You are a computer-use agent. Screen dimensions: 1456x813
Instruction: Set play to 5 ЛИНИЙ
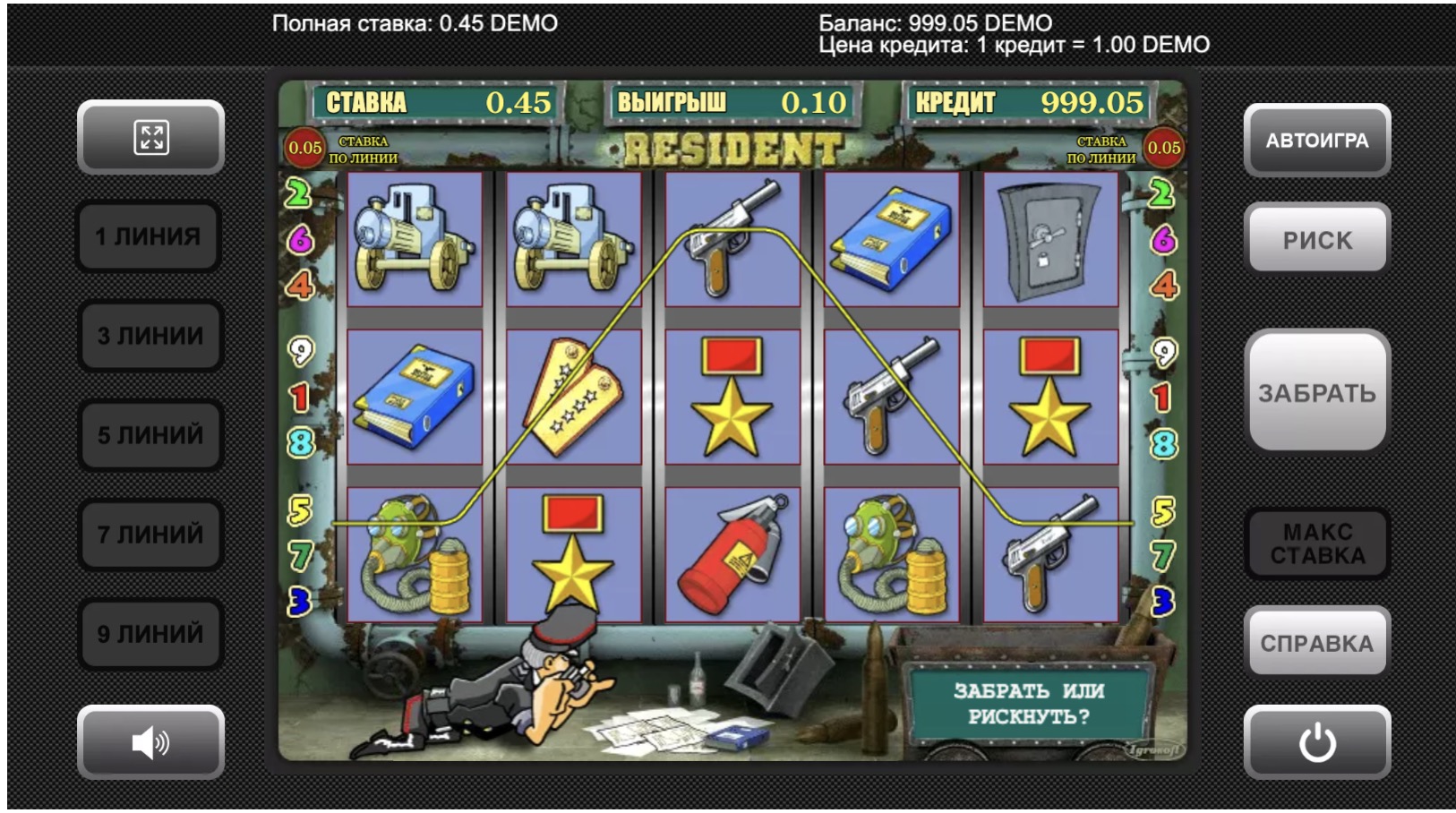tap(150, 435)
